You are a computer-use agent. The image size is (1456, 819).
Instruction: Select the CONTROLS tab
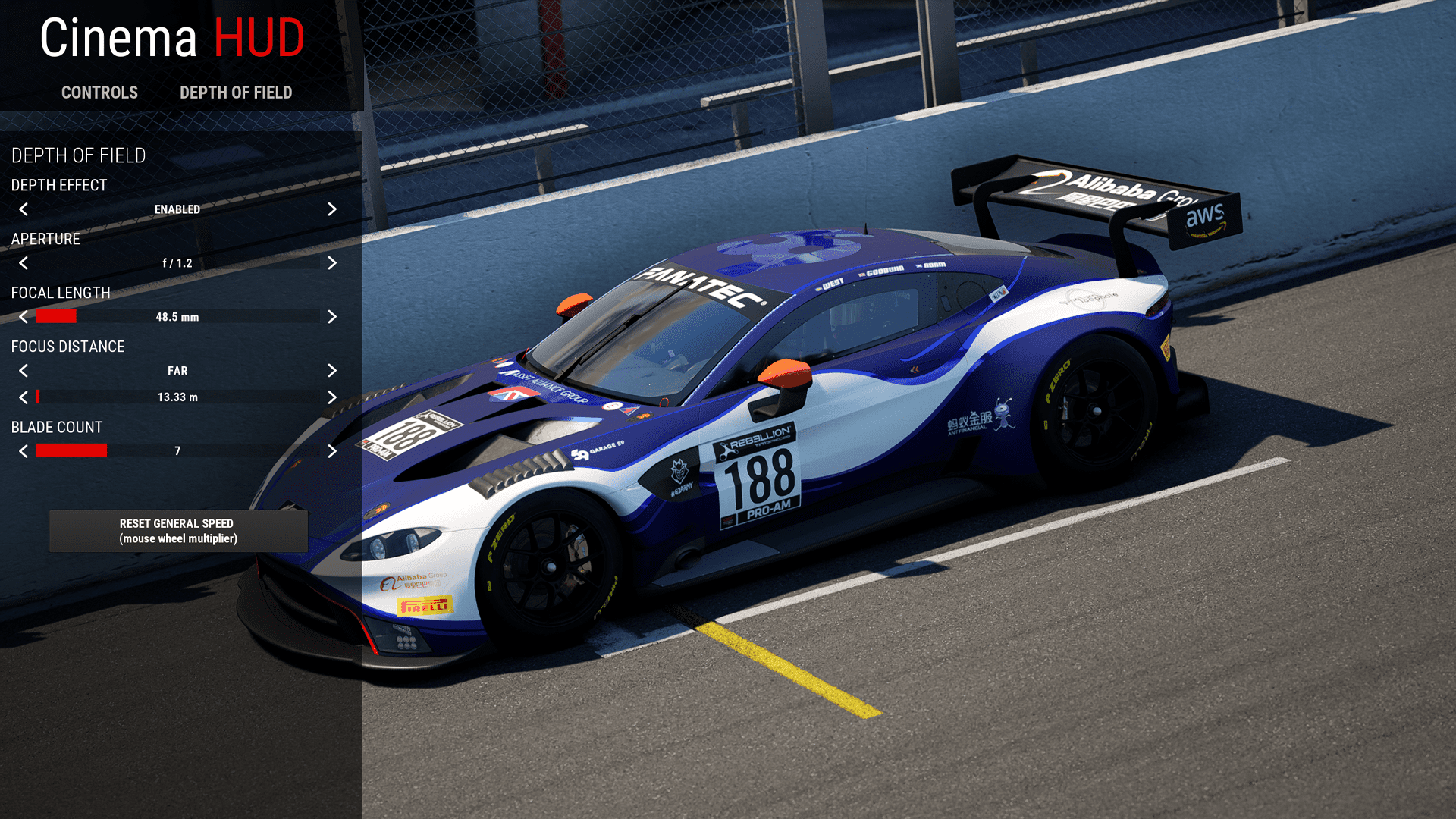[x=99, y=93]
